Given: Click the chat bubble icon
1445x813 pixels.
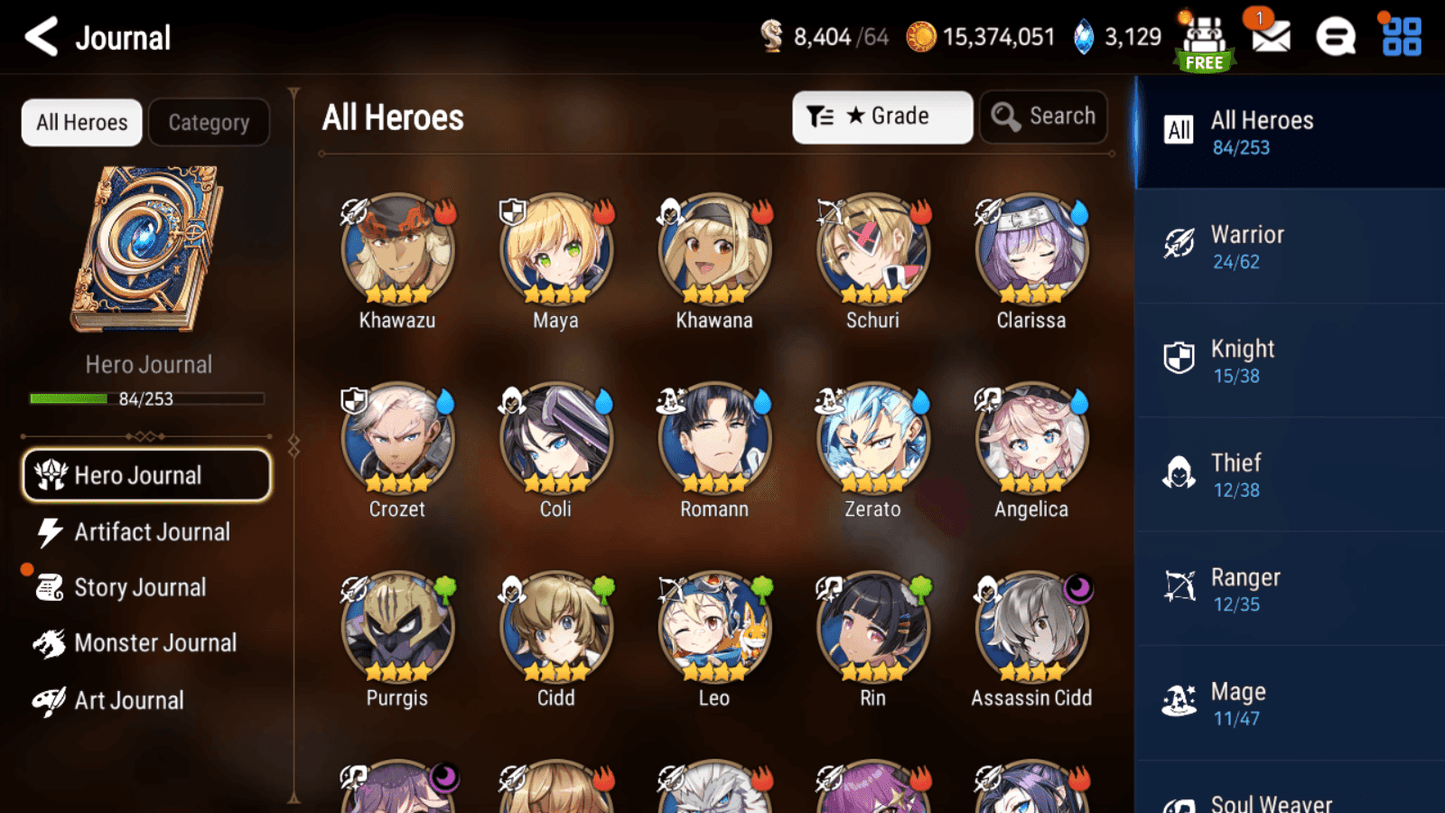Looking at the screenshot, I should pyautogui.click(x=1336, y=36).
